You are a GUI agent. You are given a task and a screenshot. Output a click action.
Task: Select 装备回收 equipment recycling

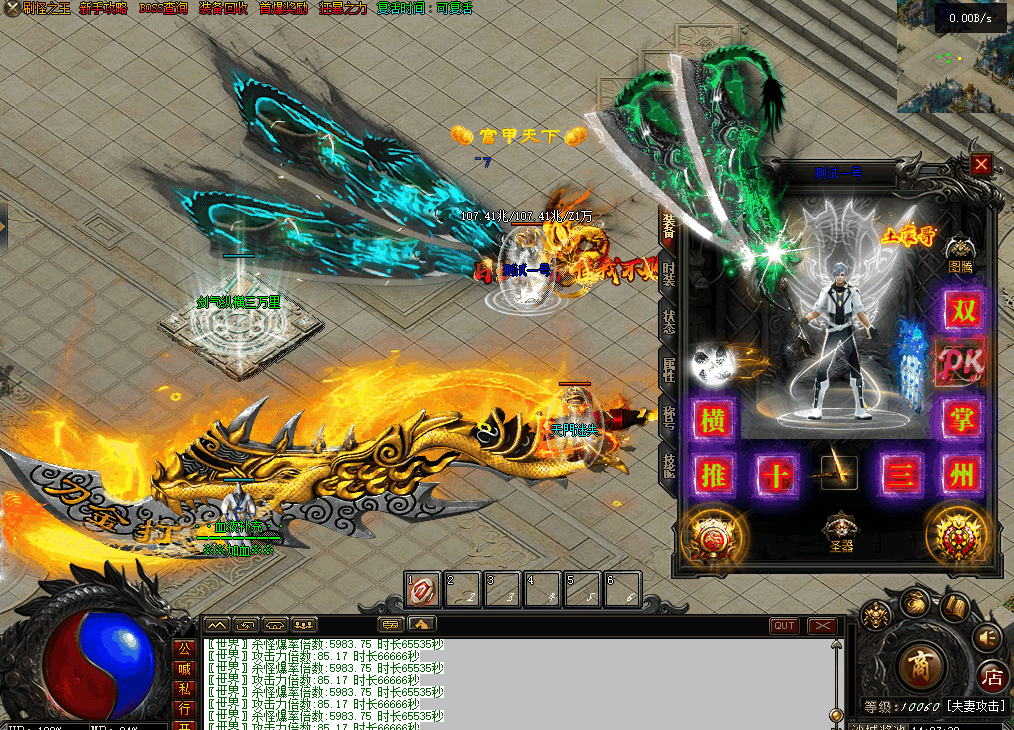pyautogui.click(x=224, y=8)
